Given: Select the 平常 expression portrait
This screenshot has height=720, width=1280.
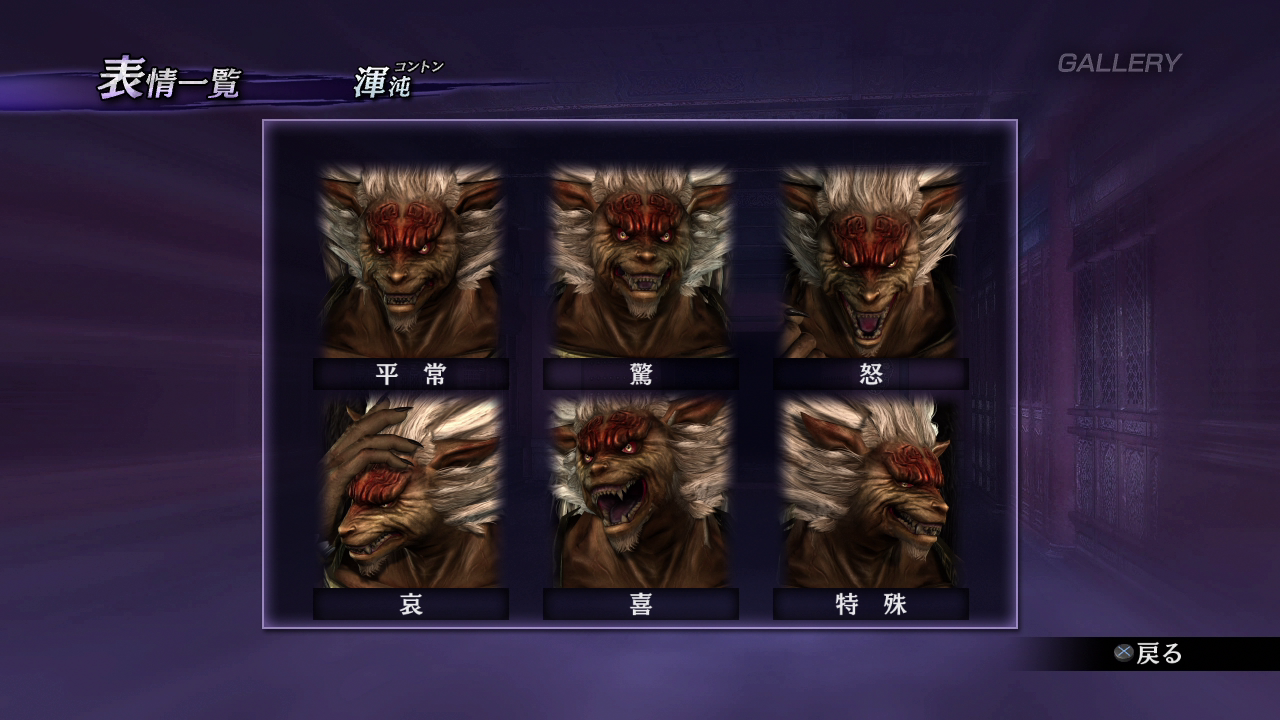Looking at the screenshot, I should [411, 262].
